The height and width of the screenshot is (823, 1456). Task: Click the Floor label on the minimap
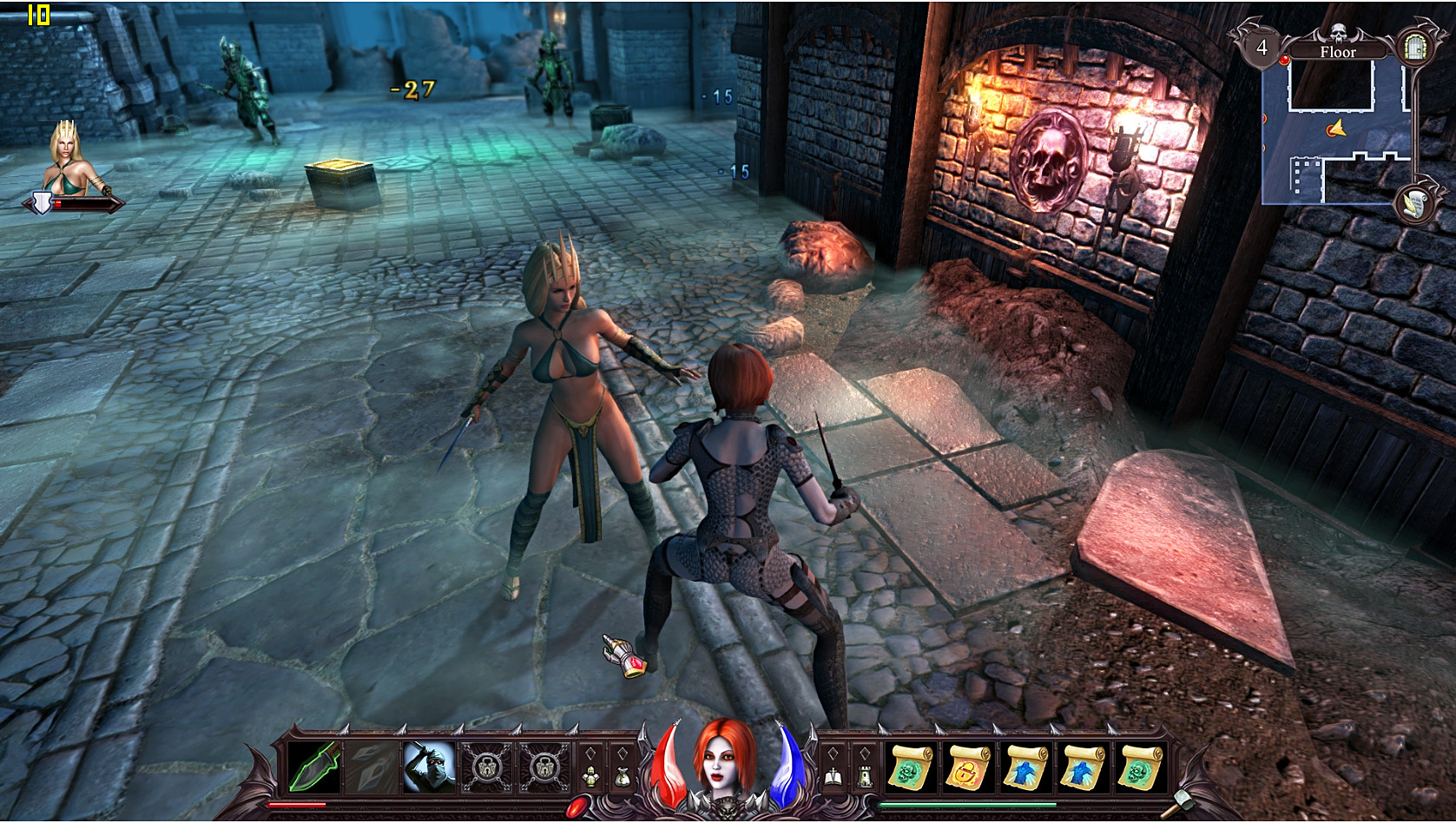1339,51
